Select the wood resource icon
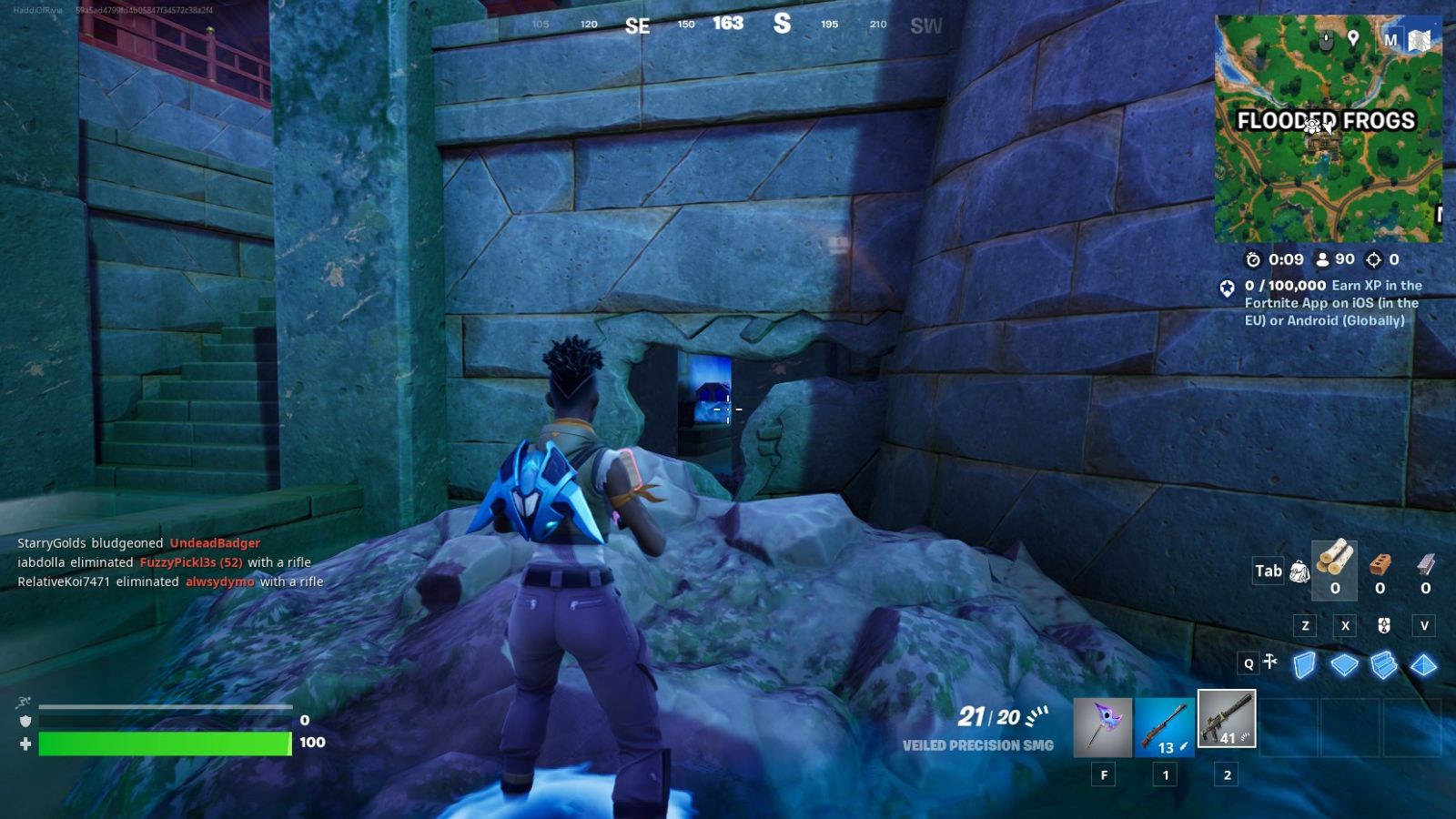This screenshot has width=1456, height=819. pyautogui.click(x=1336, y=561)
